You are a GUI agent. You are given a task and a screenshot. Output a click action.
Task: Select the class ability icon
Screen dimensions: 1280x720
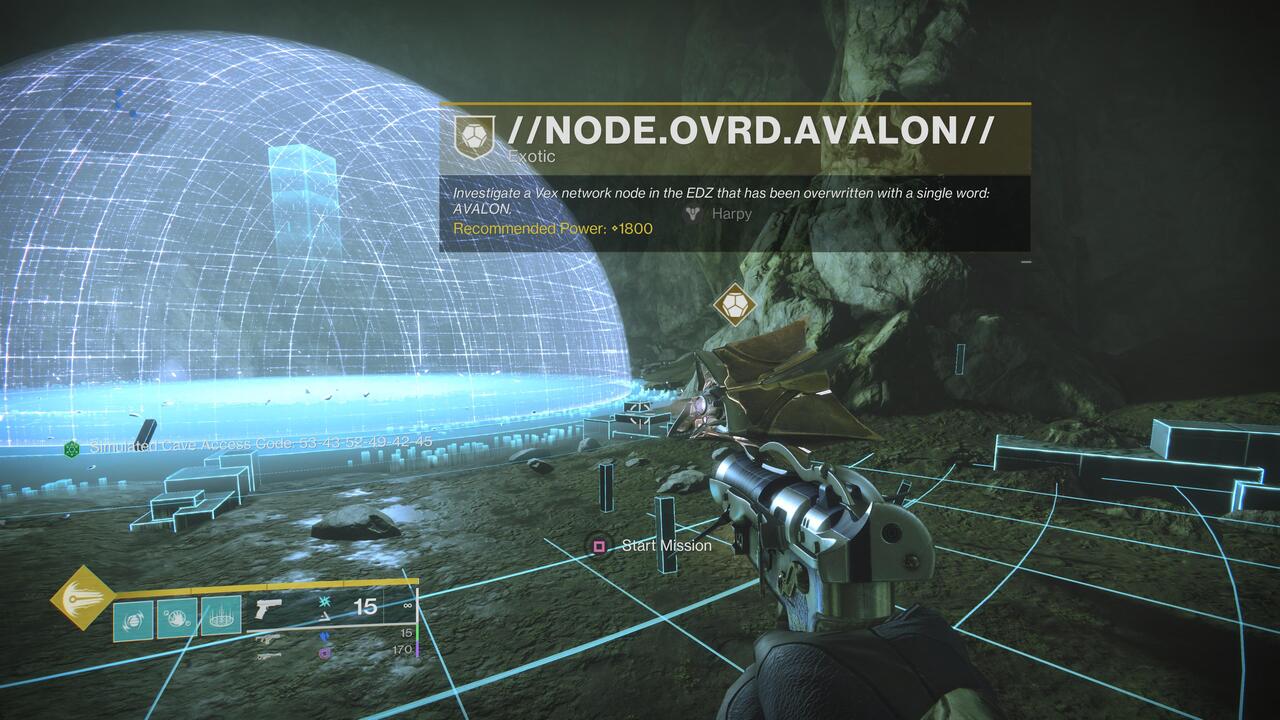click(221, 616)
